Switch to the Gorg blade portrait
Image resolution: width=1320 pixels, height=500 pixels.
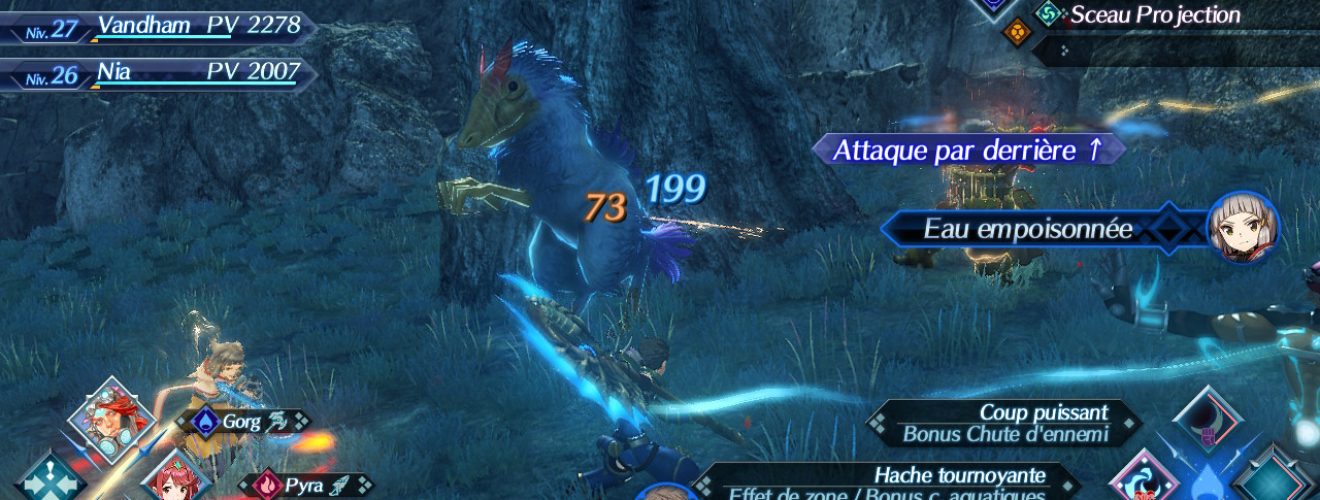pos(110,418)
